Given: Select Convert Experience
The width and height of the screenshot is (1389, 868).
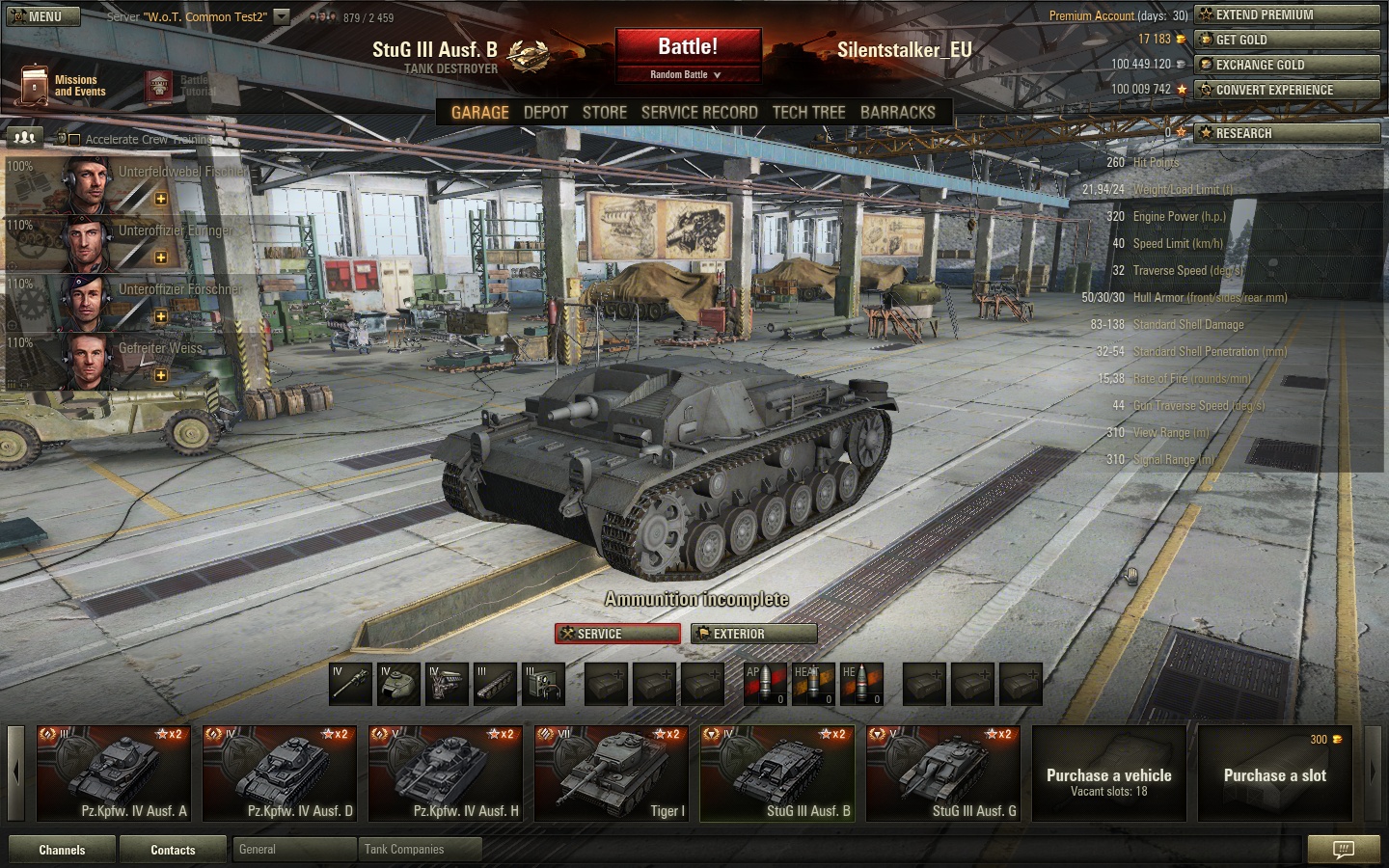Looking at the screenshot, I should click(1287, 91).
